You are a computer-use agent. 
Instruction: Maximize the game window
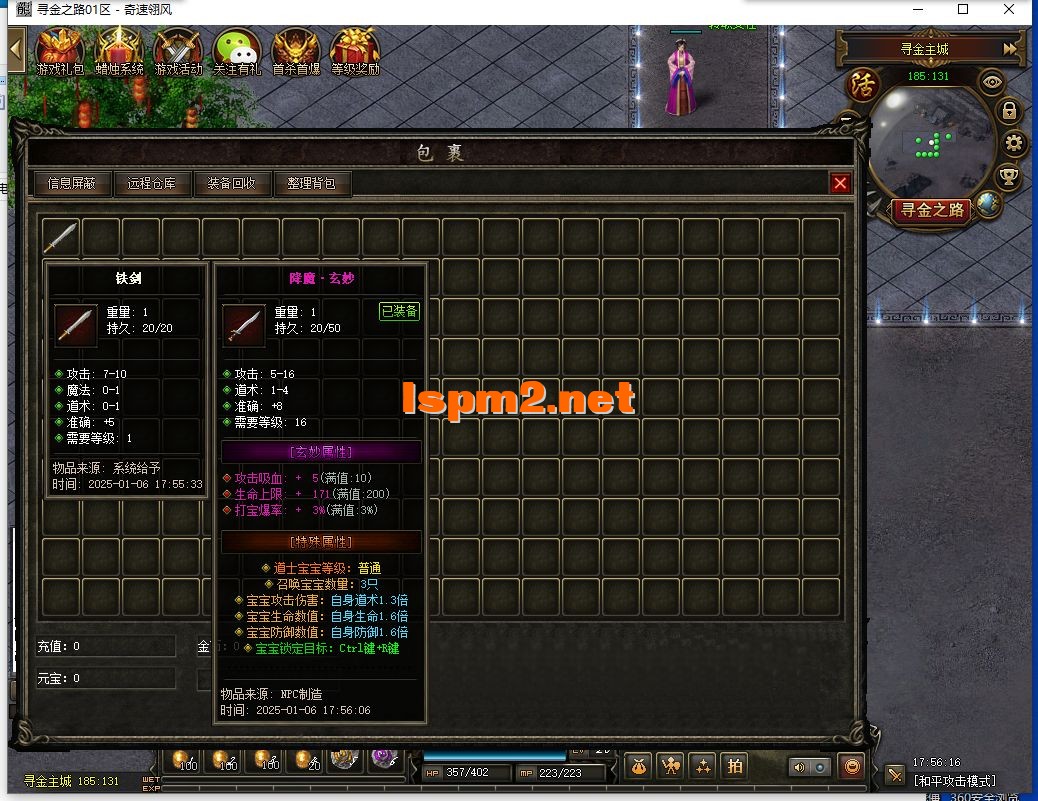click(x=963, y=10)
